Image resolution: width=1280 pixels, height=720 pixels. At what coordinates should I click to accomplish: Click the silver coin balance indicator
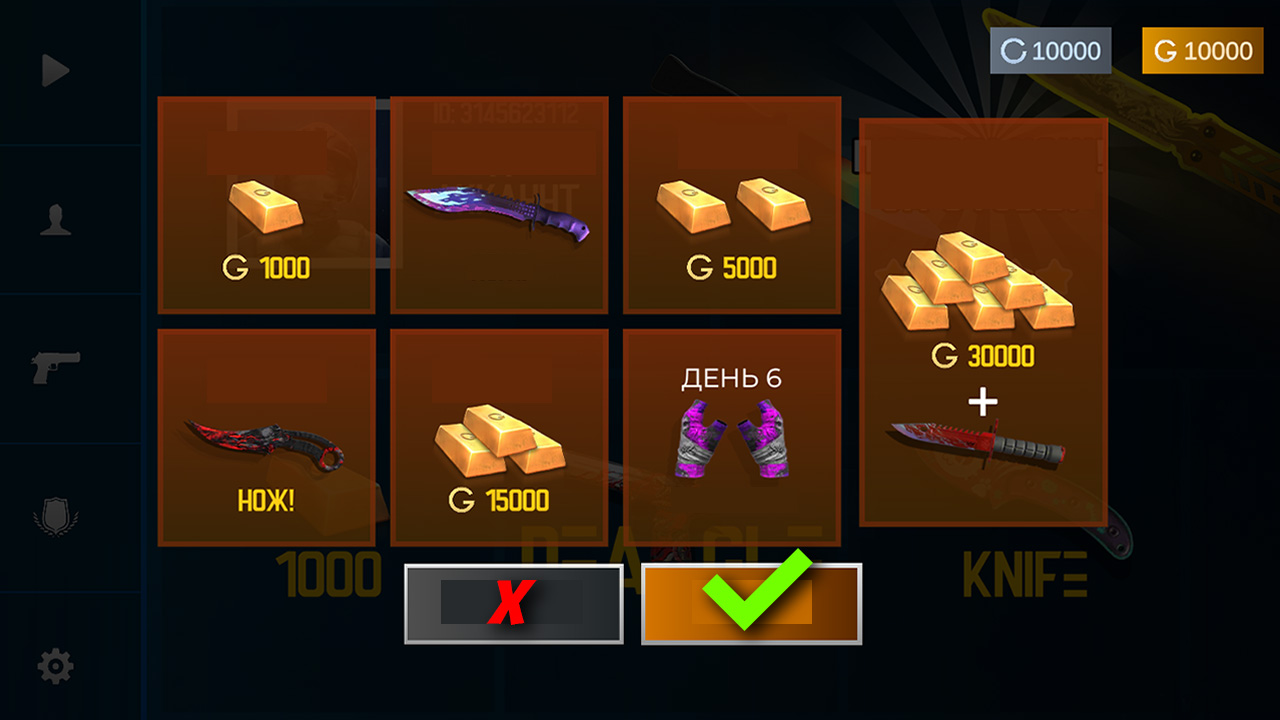pyautogui.click(x=1052, y=50)
